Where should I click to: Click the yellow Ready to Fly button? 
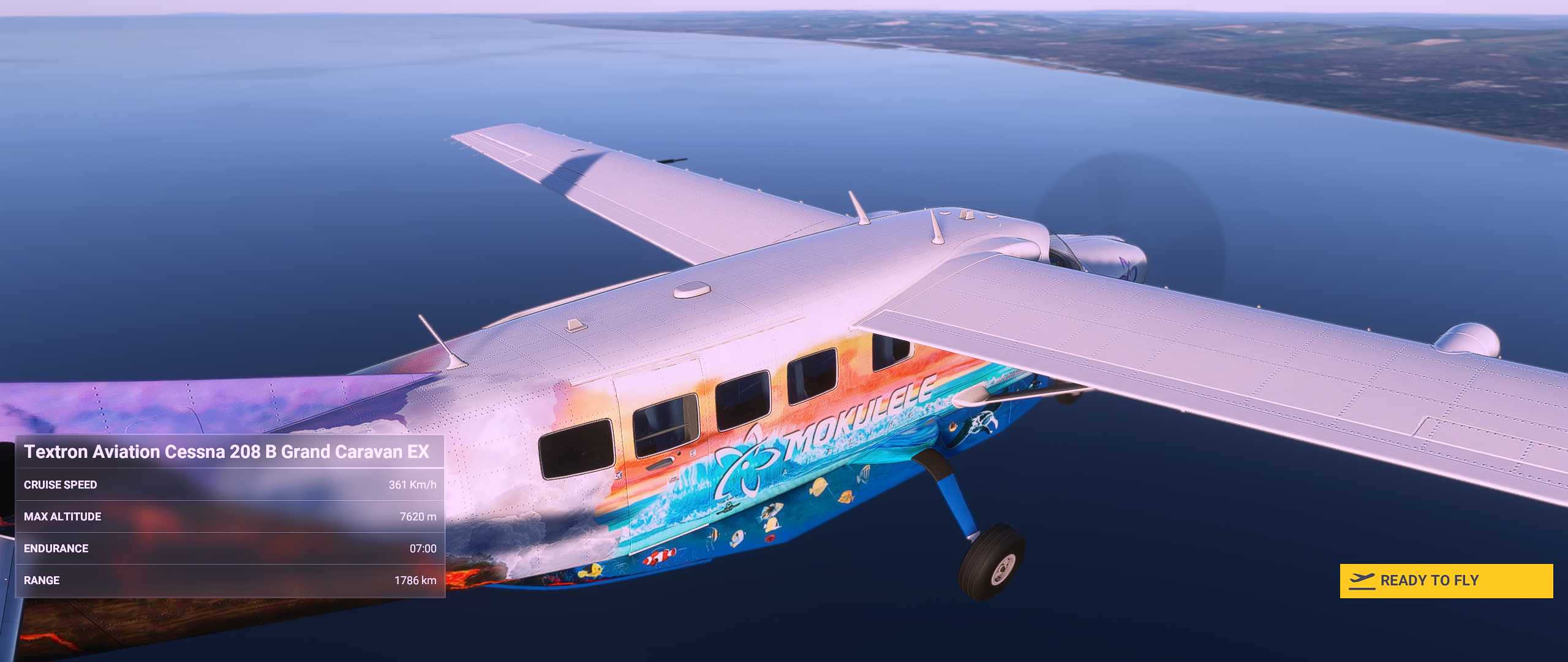click(x=1445, y=580)
